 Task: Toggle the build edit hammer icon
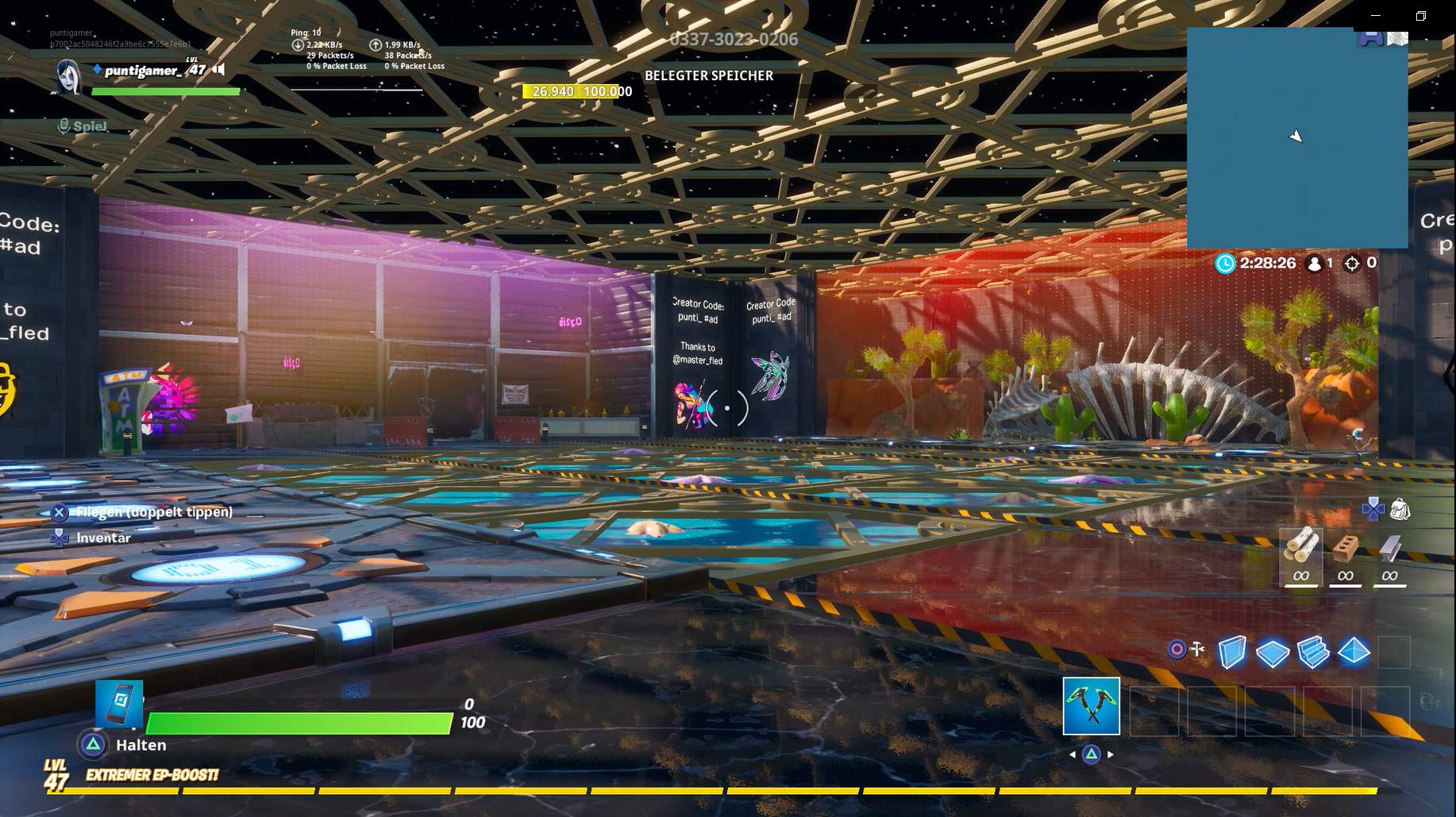click(x=1196, y=649)
